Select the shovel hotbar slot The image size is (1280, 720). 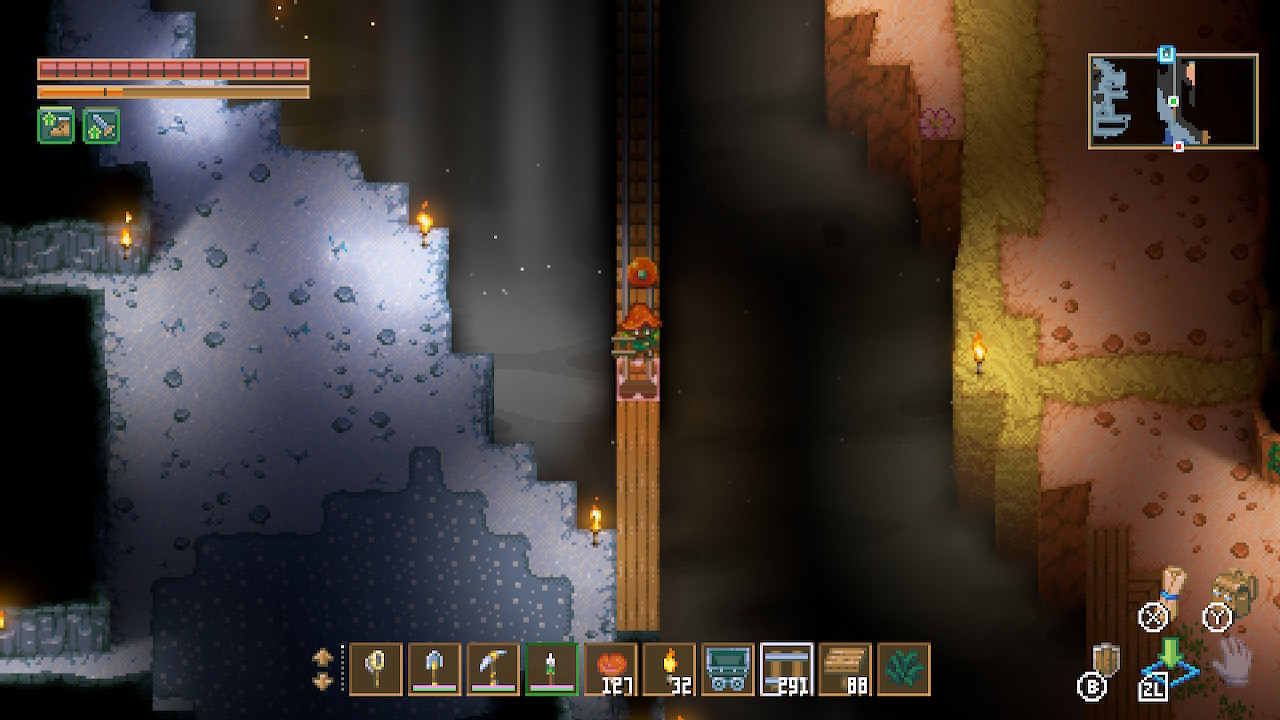(x=434, y=669)
